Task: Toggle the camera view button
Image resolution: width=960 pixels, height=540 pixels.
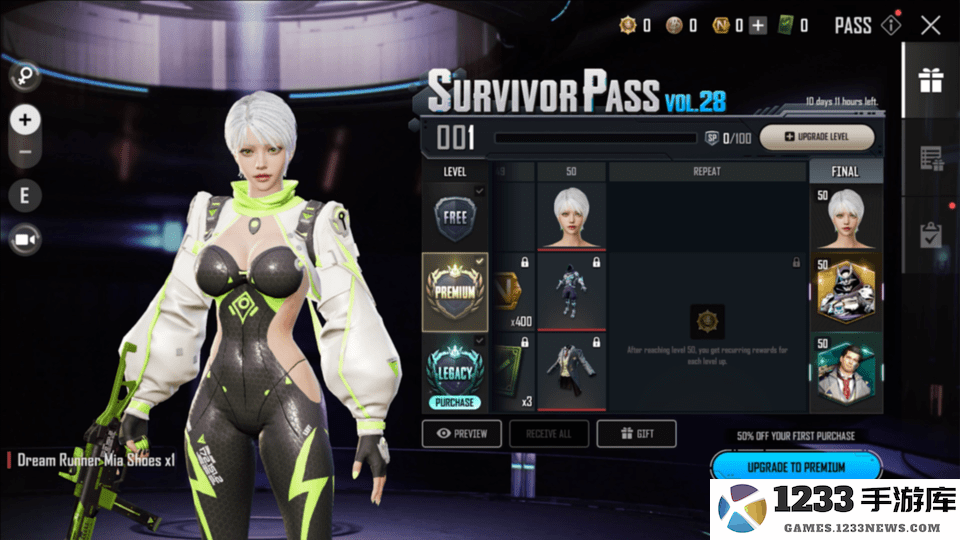Action: (x=25, y=240)
